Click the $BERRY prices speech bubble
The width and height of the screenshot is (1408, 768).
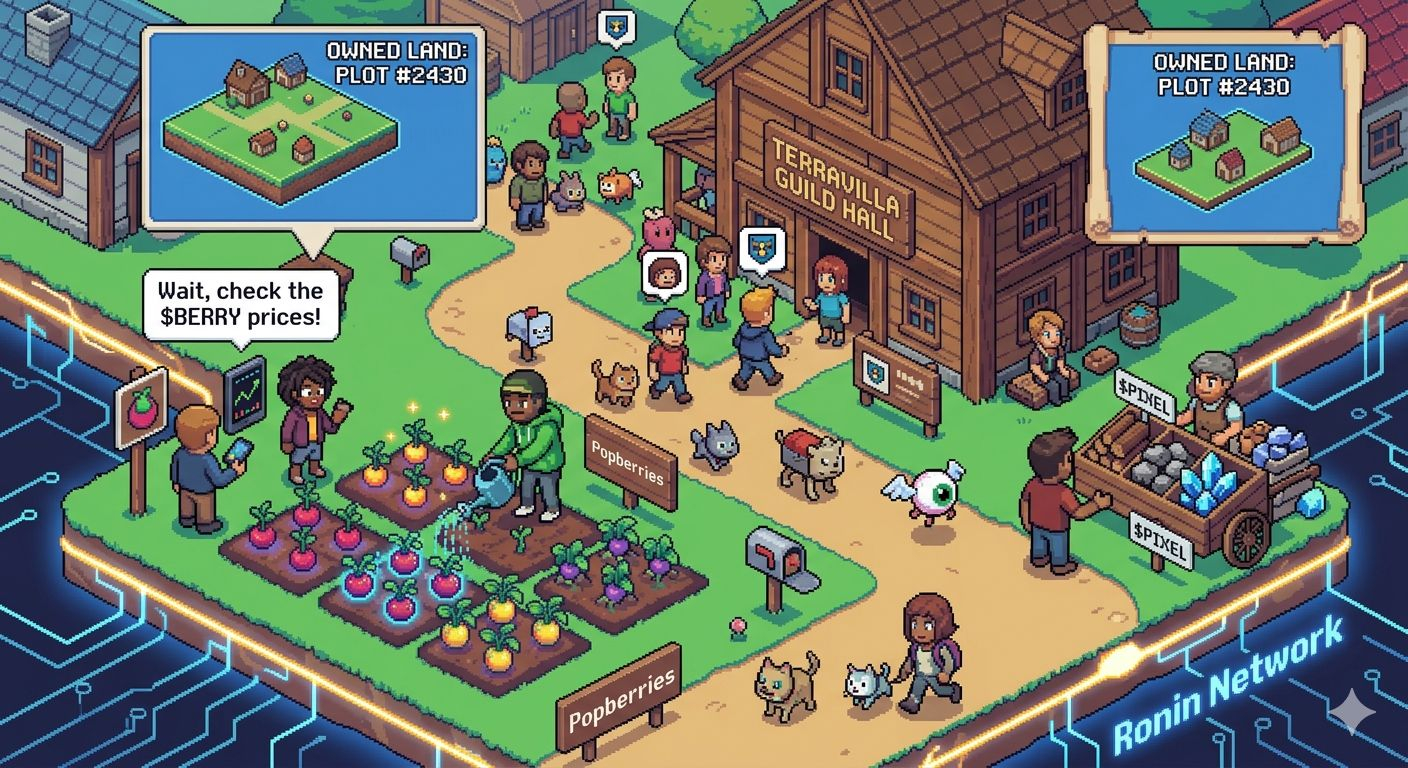pos(241,305)
